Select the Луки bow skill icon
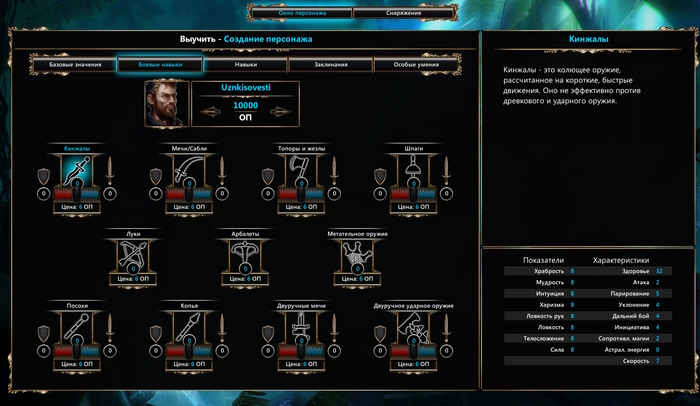The width and height of the screenshot is (700, 406). (133, 255)
